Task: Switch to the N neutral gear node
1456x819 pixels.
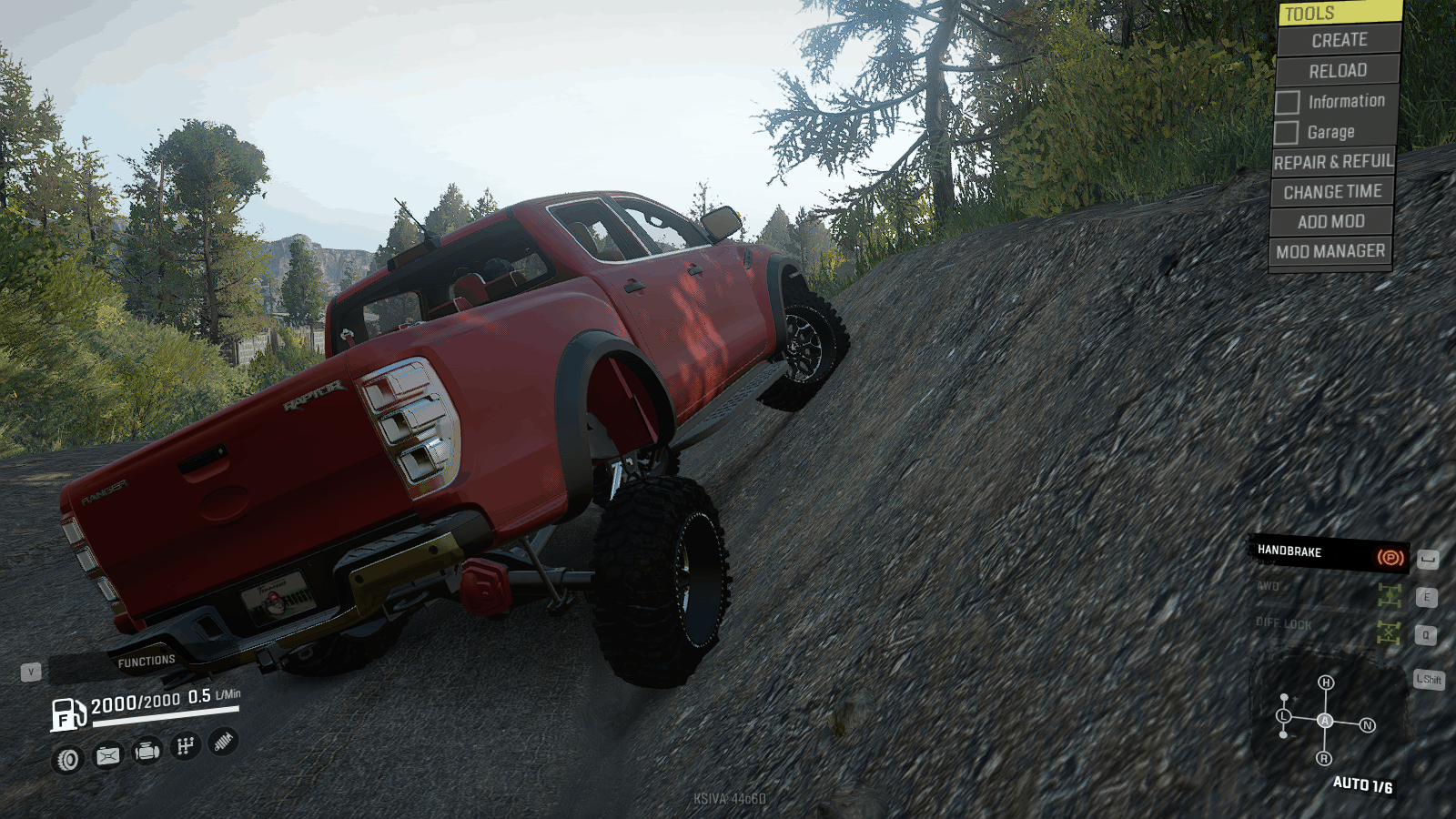Action: pyautogui.click(x=1367, y=725)
